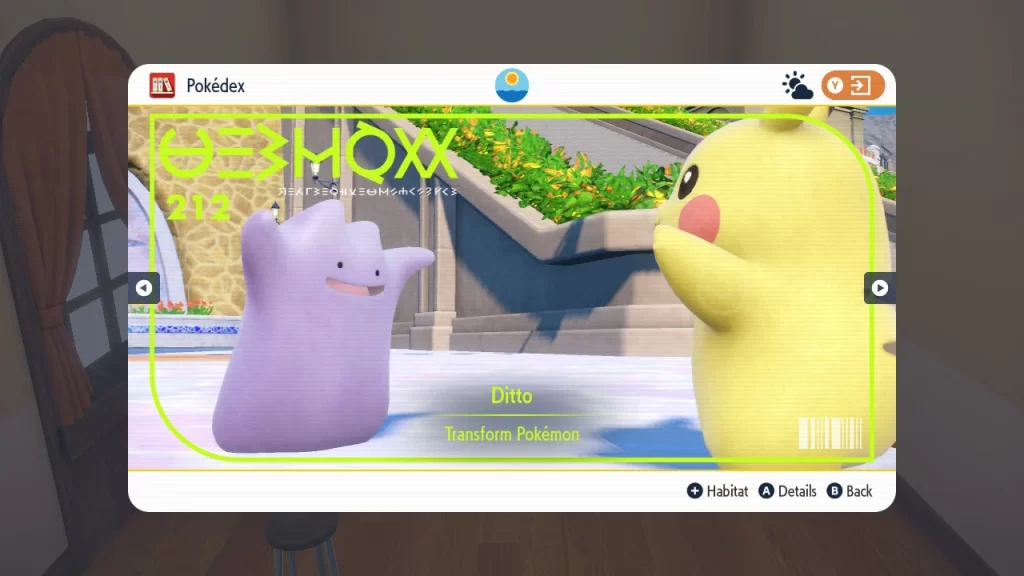Click the orange exit Pokédex button

(853, 86)
